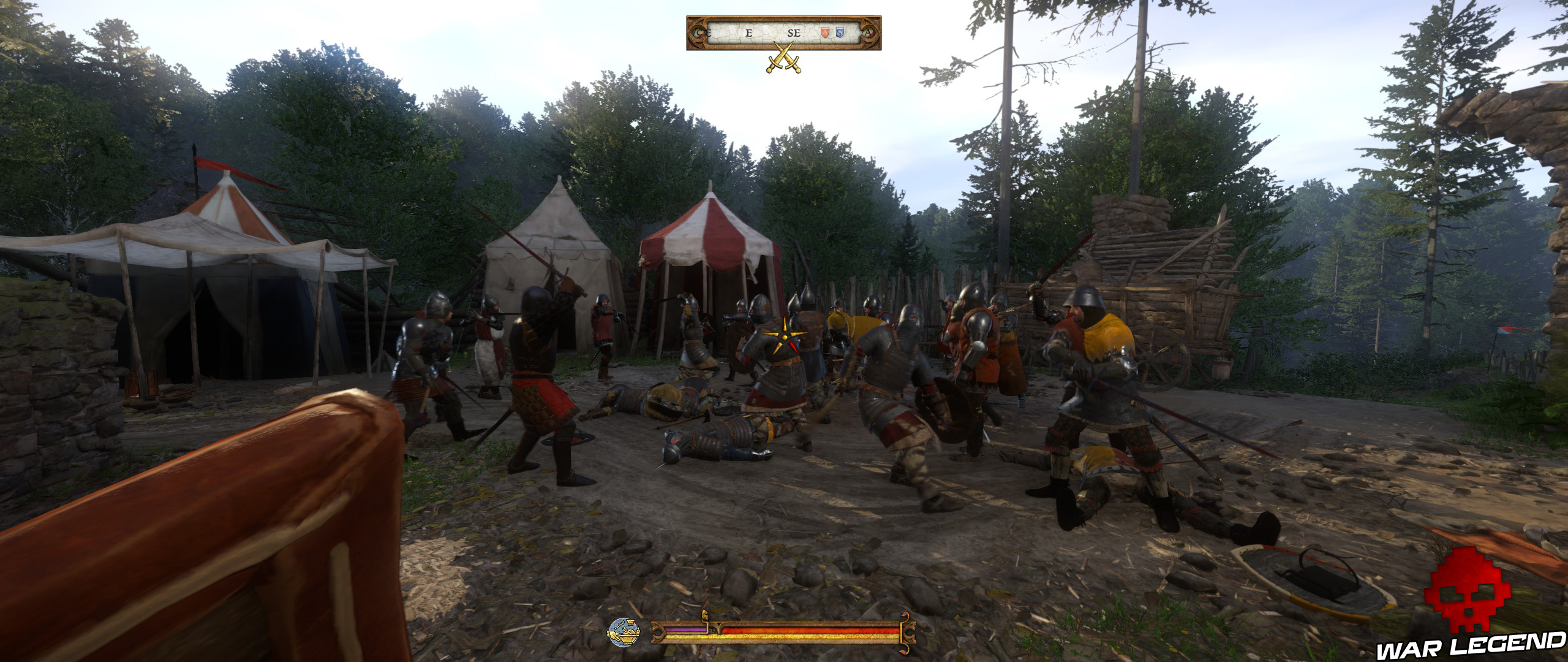Toggle the E heading on the compass
Screen dimensions: 1568x662
[748, 34]
